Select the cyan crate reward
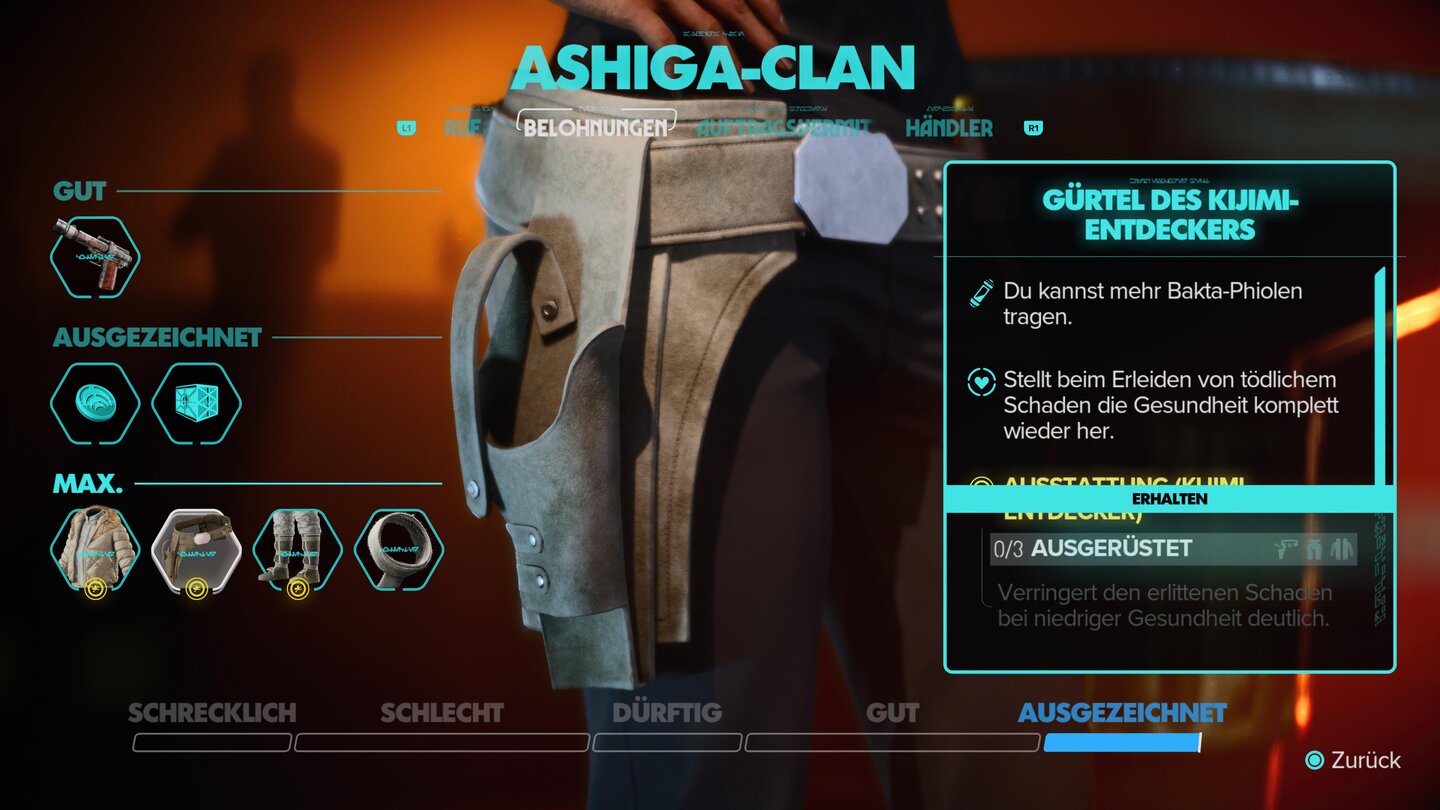Screen dimensions: 1440x810 point(196,403)
